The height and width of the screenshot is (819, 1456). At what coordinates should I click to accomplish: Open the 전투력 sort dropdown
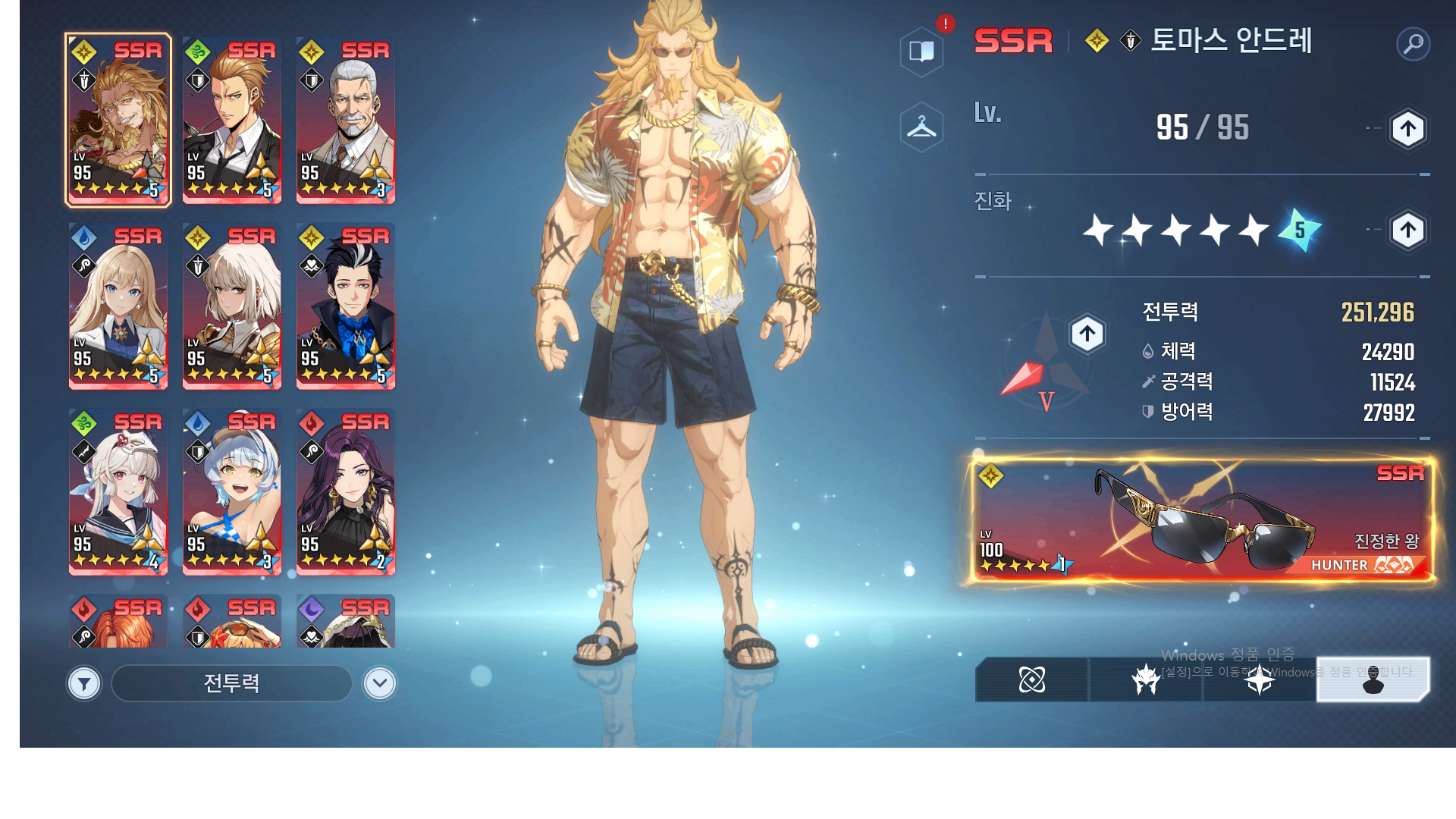coord(231,684)
